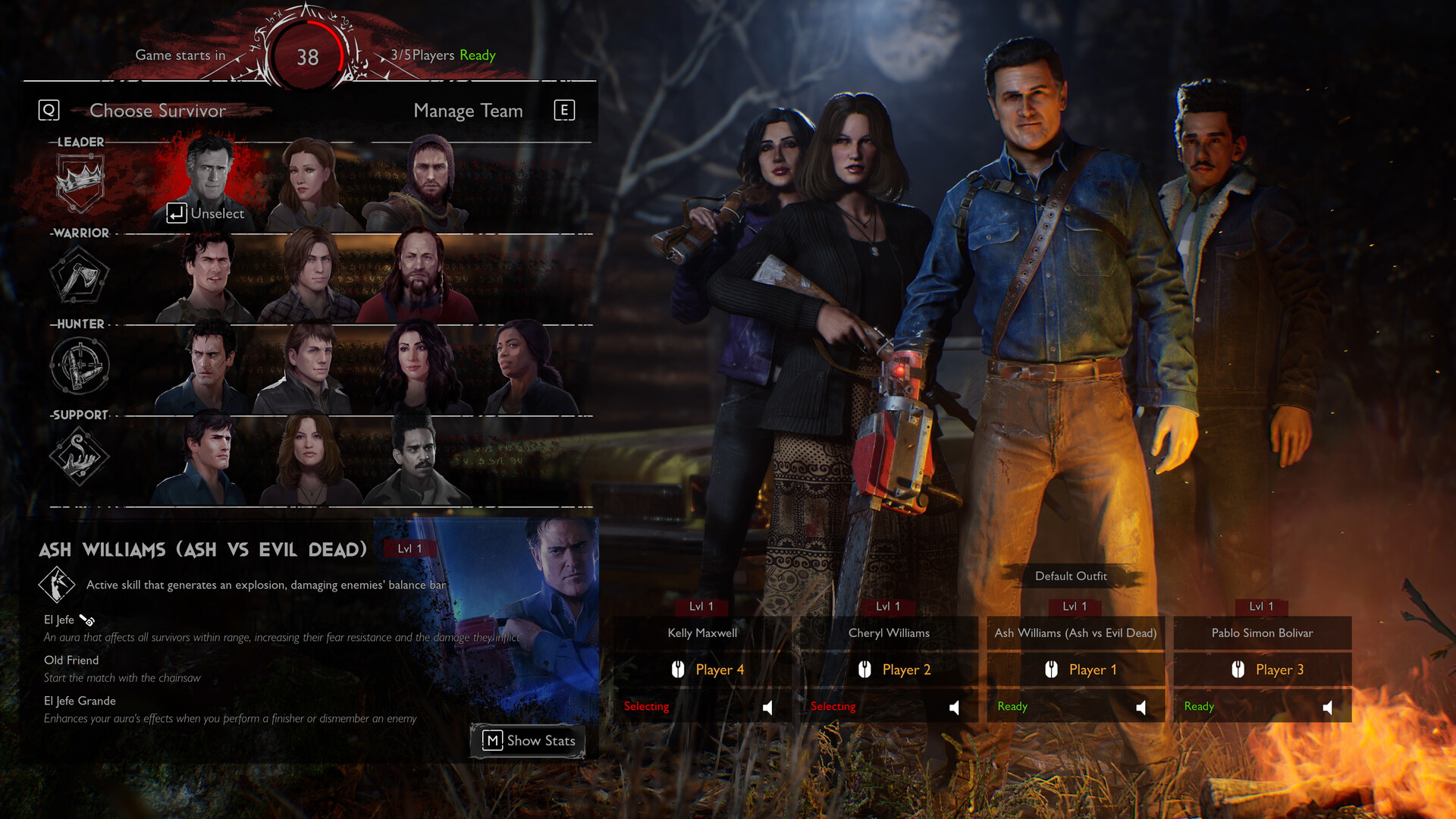Select the Warrior class axe icon
Viewport: 1456px width, 819px height.
78,275
